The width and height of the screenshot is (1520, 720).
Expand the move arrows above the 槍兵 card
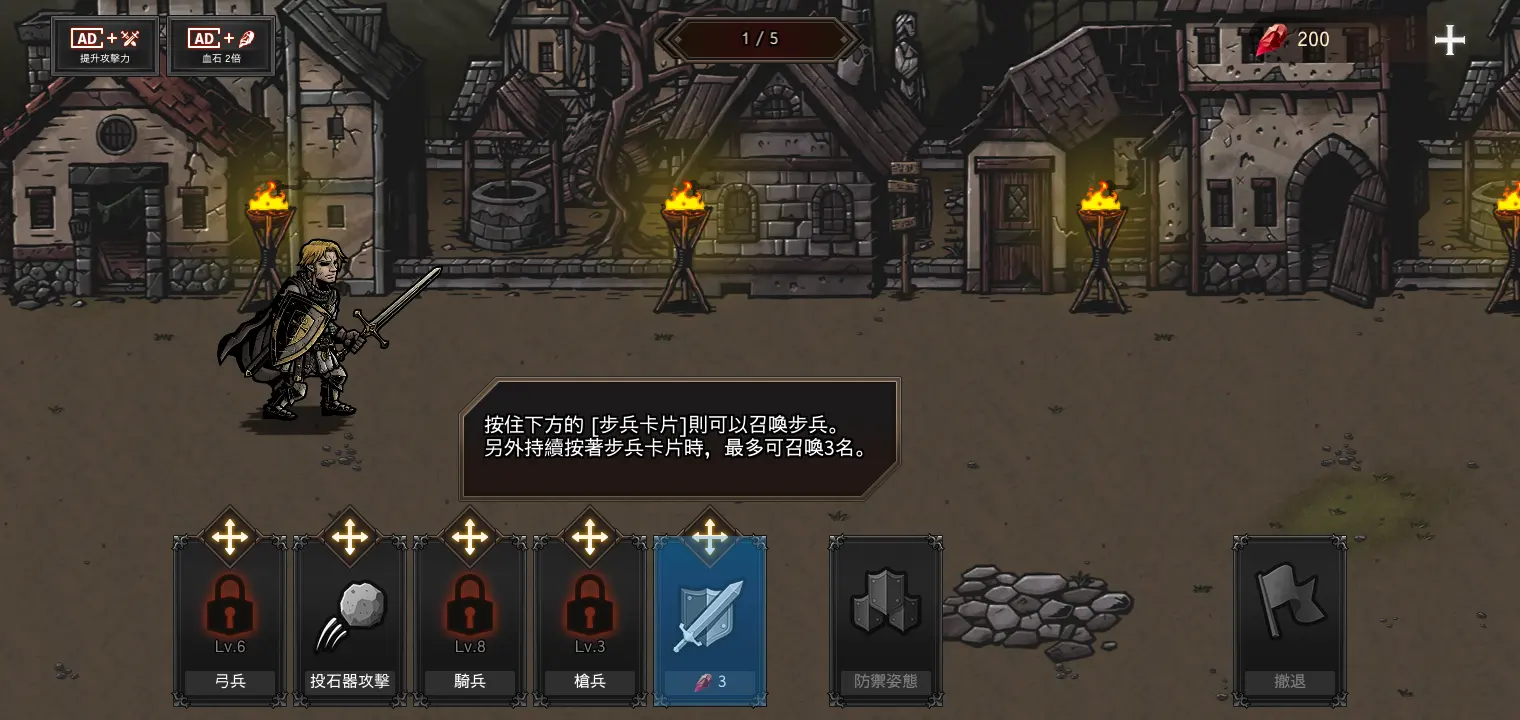click(x=589, y=537)
